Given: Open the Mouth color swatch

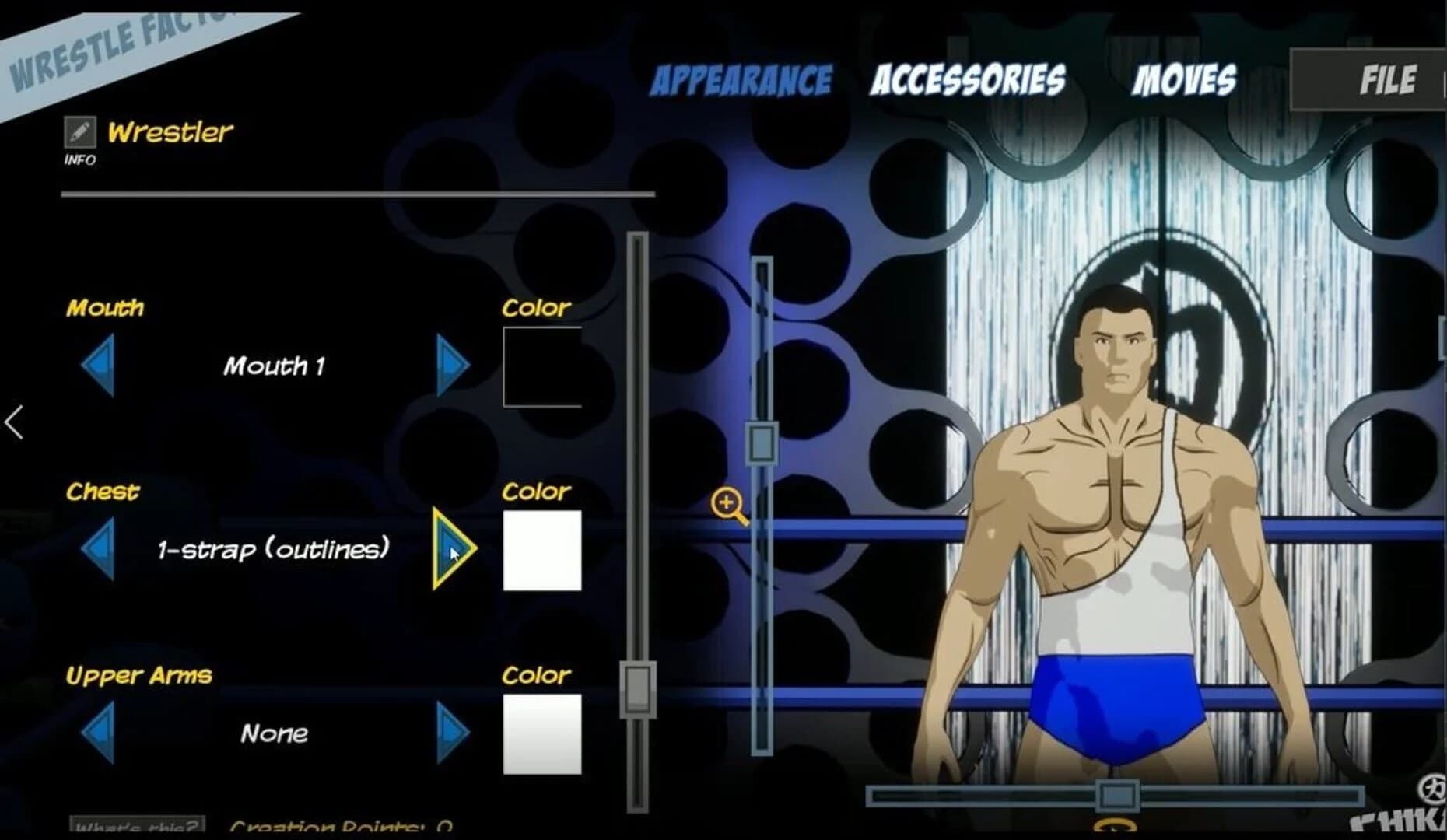Looking at the screenshot, I should [541, 366].
